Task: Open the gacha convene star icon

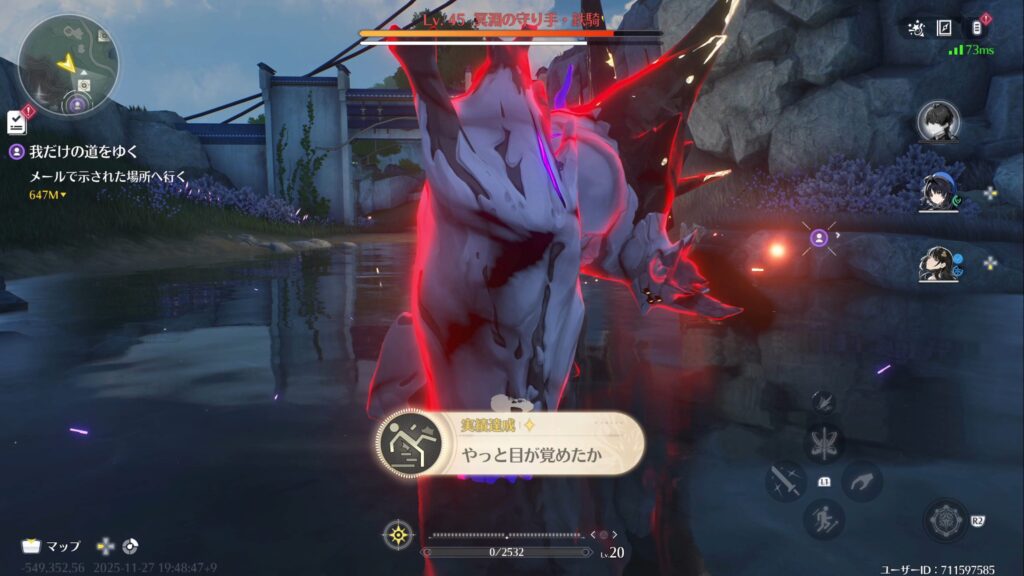Action: coord(915,28)
